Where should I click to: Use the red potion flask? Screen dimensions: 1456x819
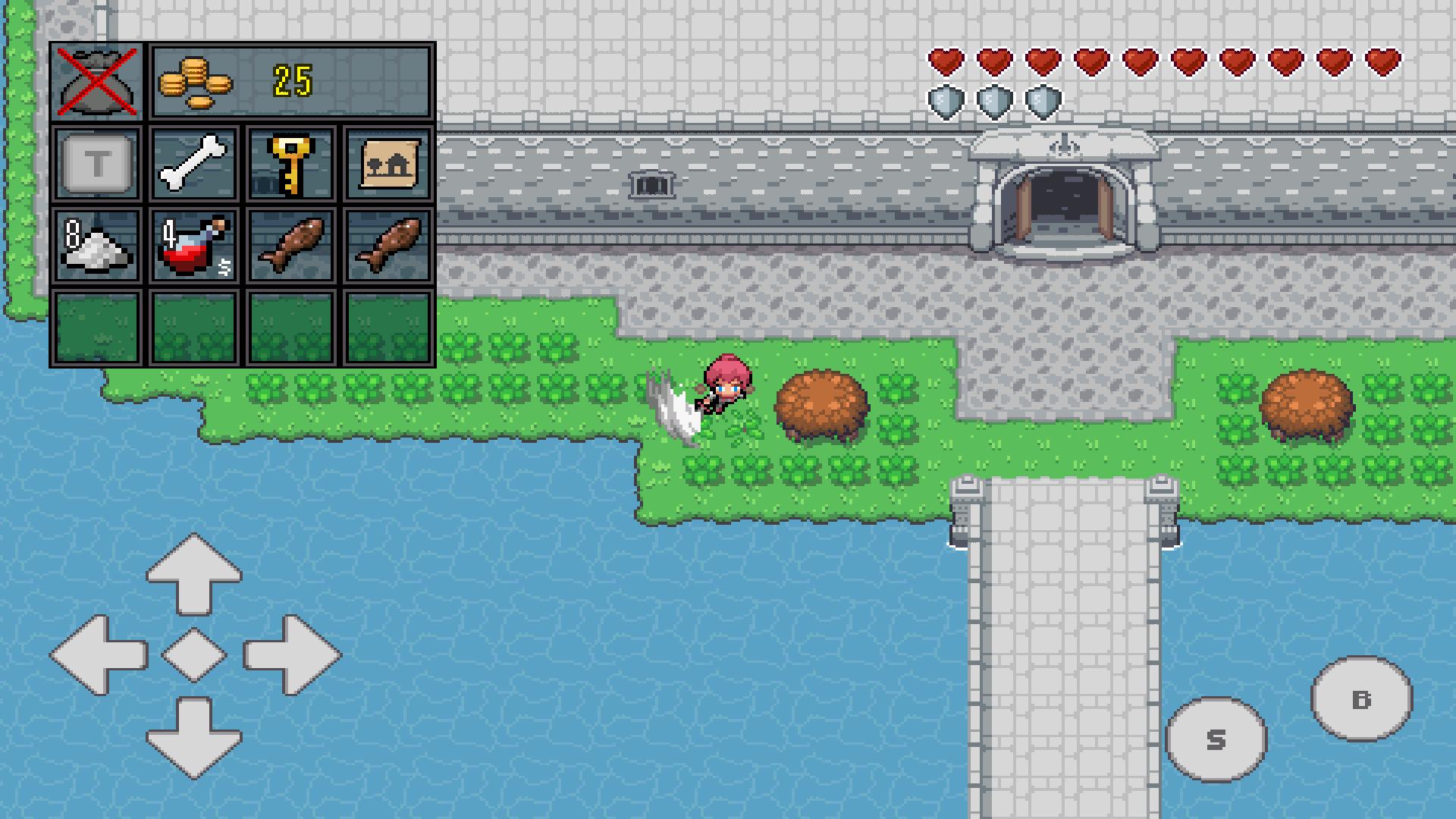[193, 246]
